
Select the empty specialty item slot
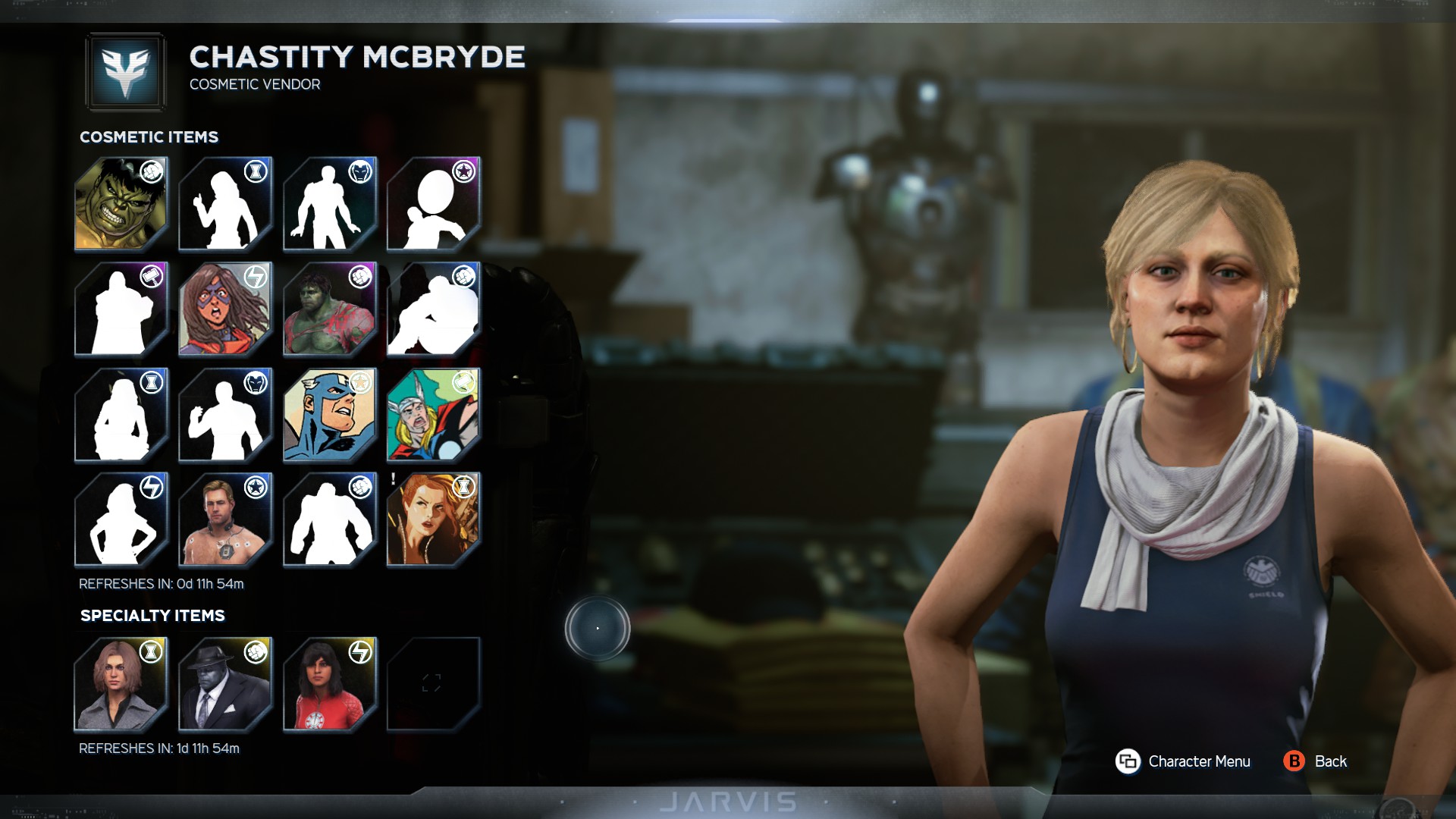point(433,684)
